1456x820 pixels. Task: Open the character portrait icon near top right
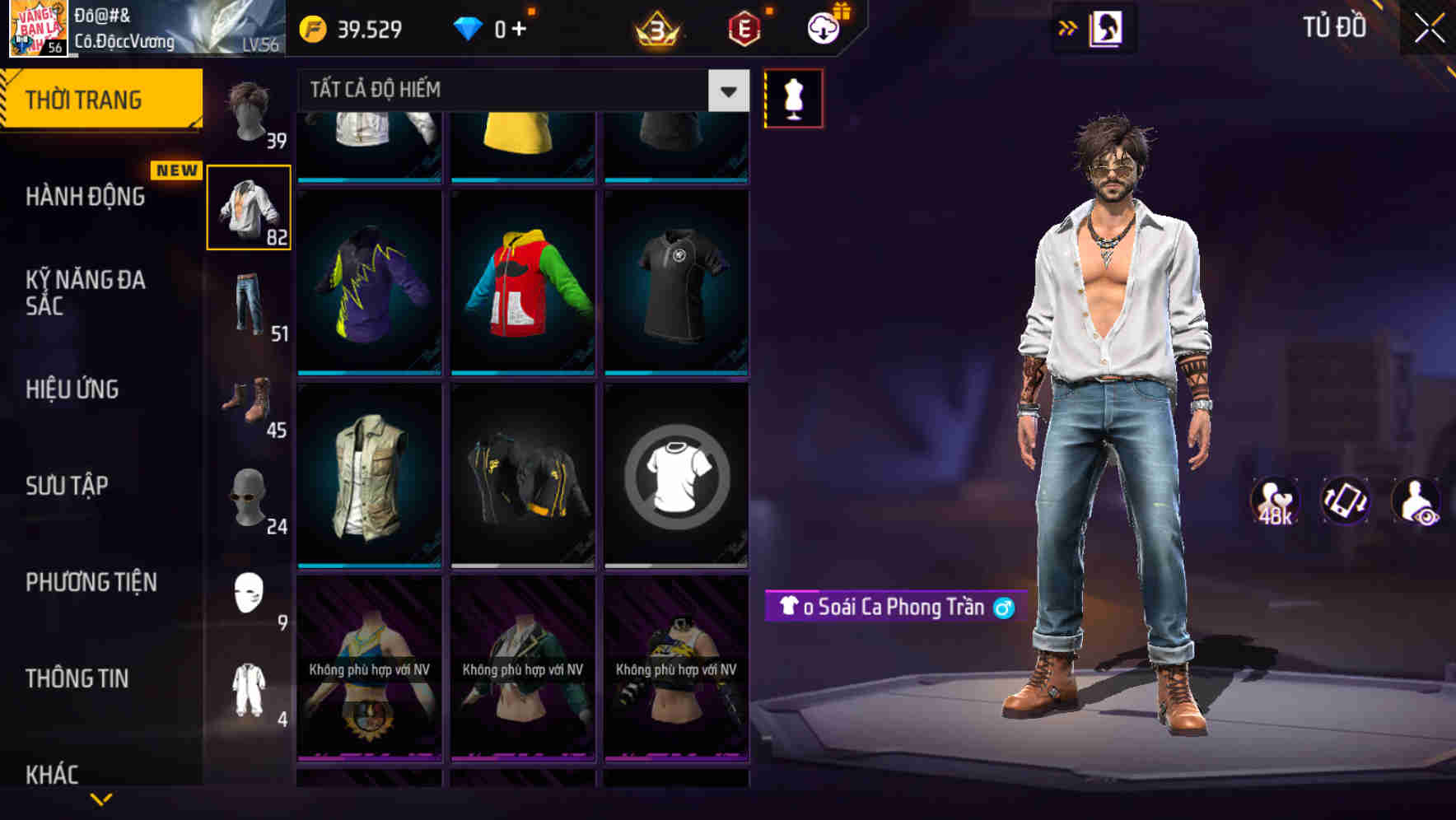coord(1107,27)
